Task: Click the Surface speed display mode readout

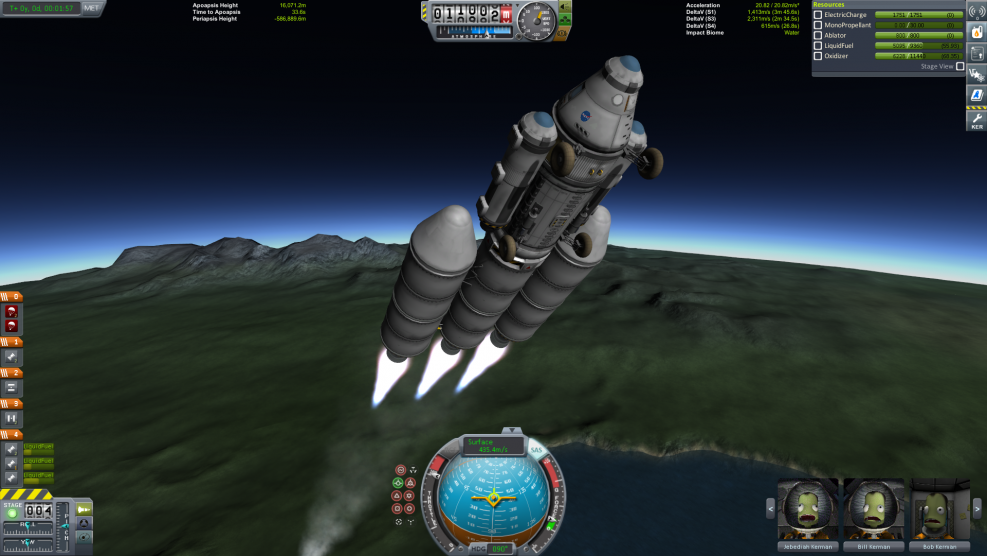Action: point(494,444)
